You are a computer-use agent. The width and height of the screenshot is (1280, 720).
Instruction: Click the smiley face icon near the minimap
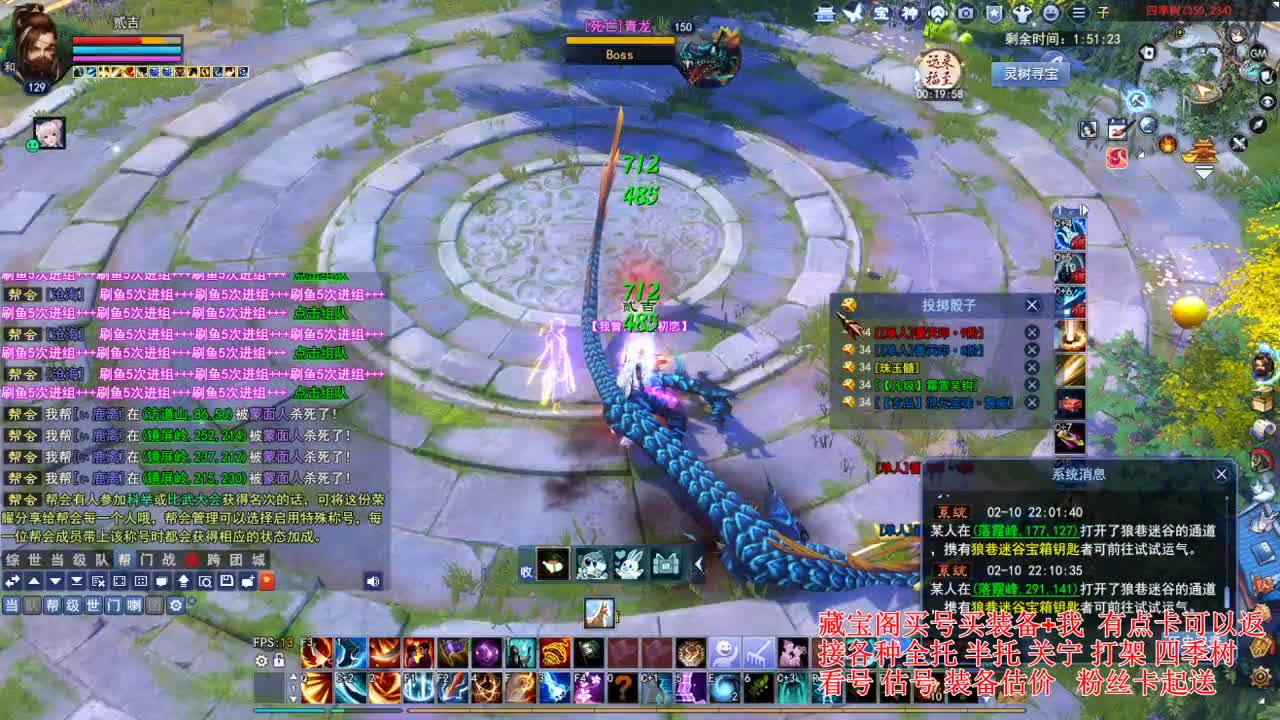point(1051,14)
